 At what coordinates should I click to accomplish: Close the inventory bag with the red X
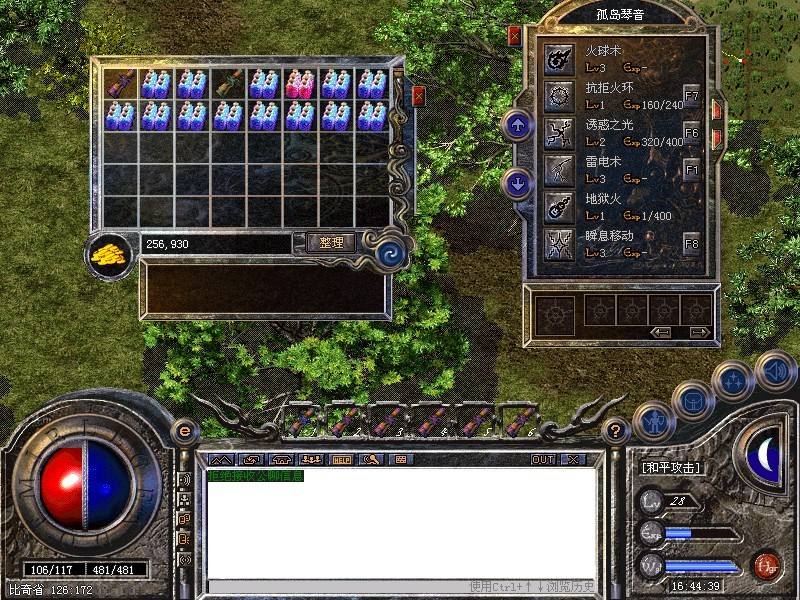418,97
